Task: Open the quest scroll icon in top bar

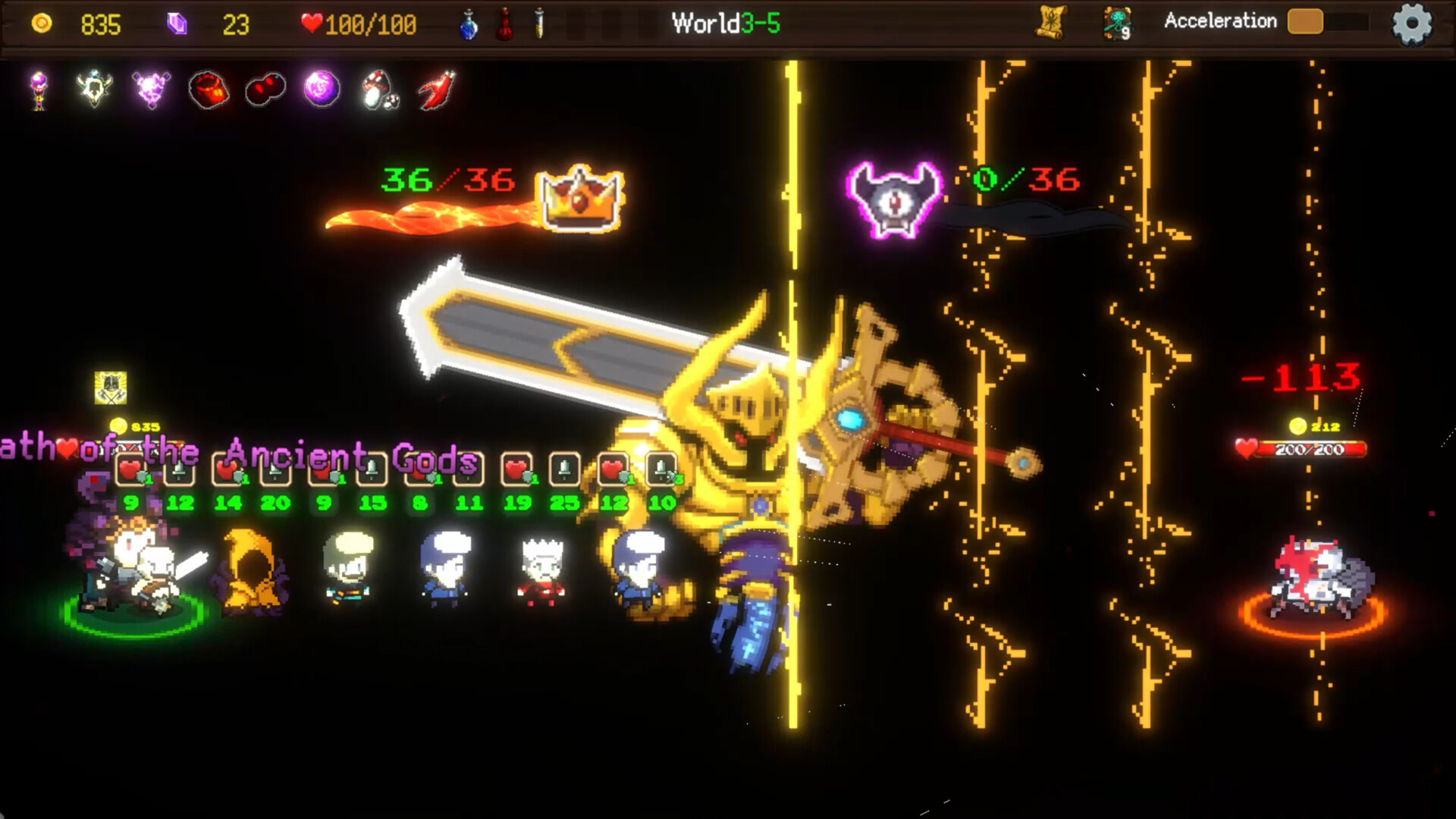Action: point(1051,20)
